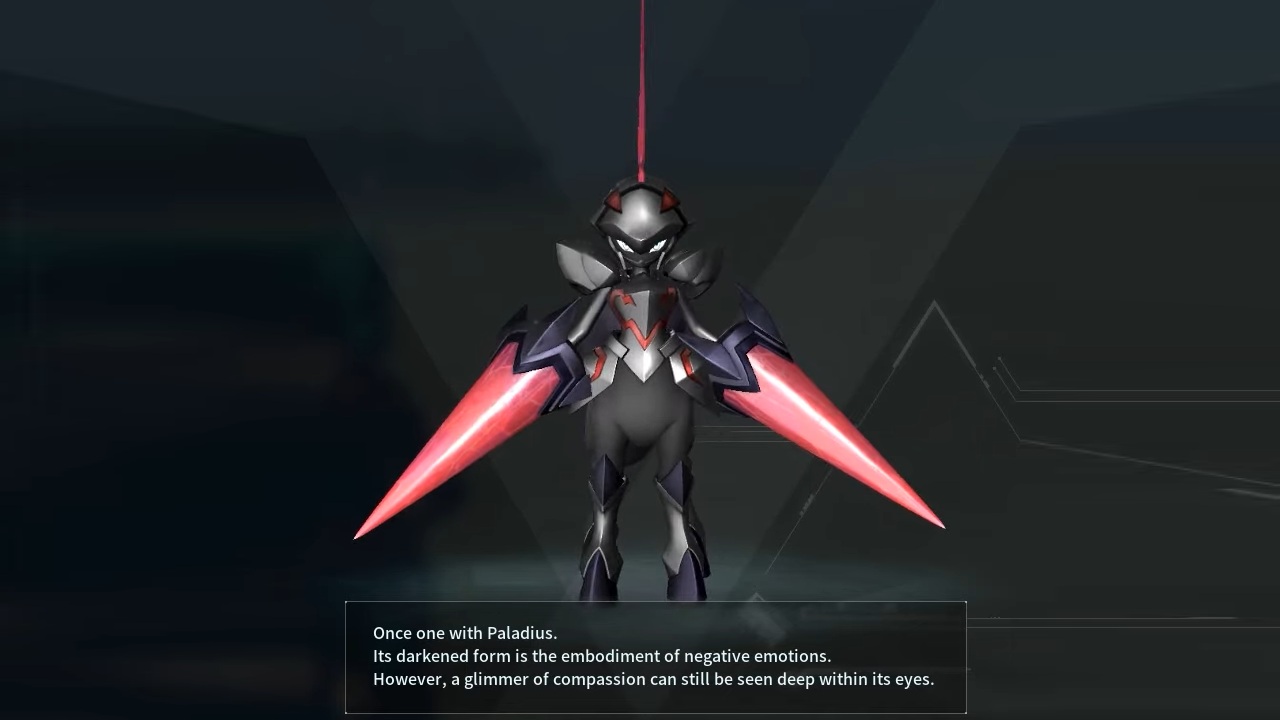Click the text about a glimmer of compassion
1280x720 pixels.
653,679
